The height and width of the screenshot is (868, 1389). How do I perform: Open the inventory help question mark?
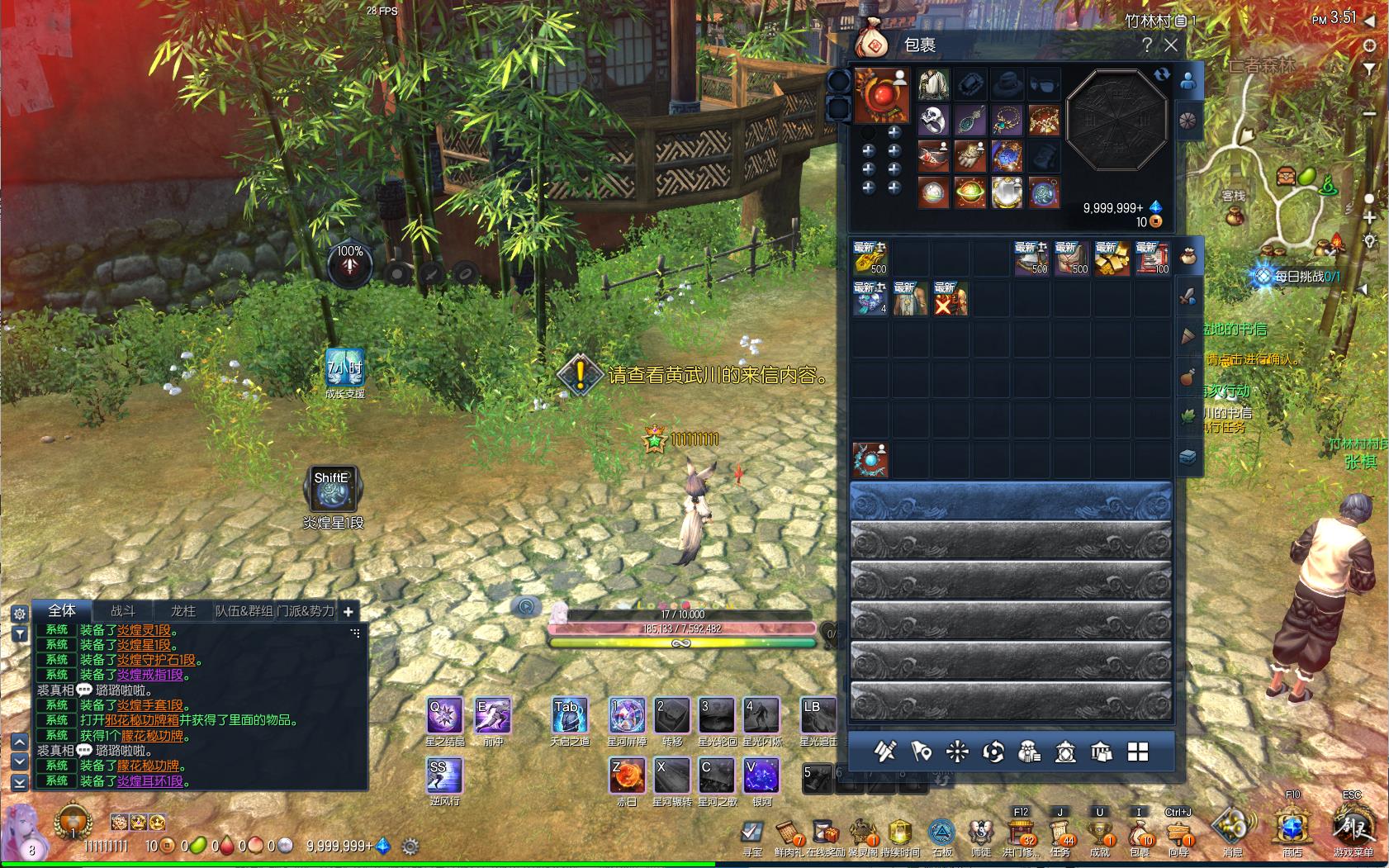click(x=1147, y=45)
